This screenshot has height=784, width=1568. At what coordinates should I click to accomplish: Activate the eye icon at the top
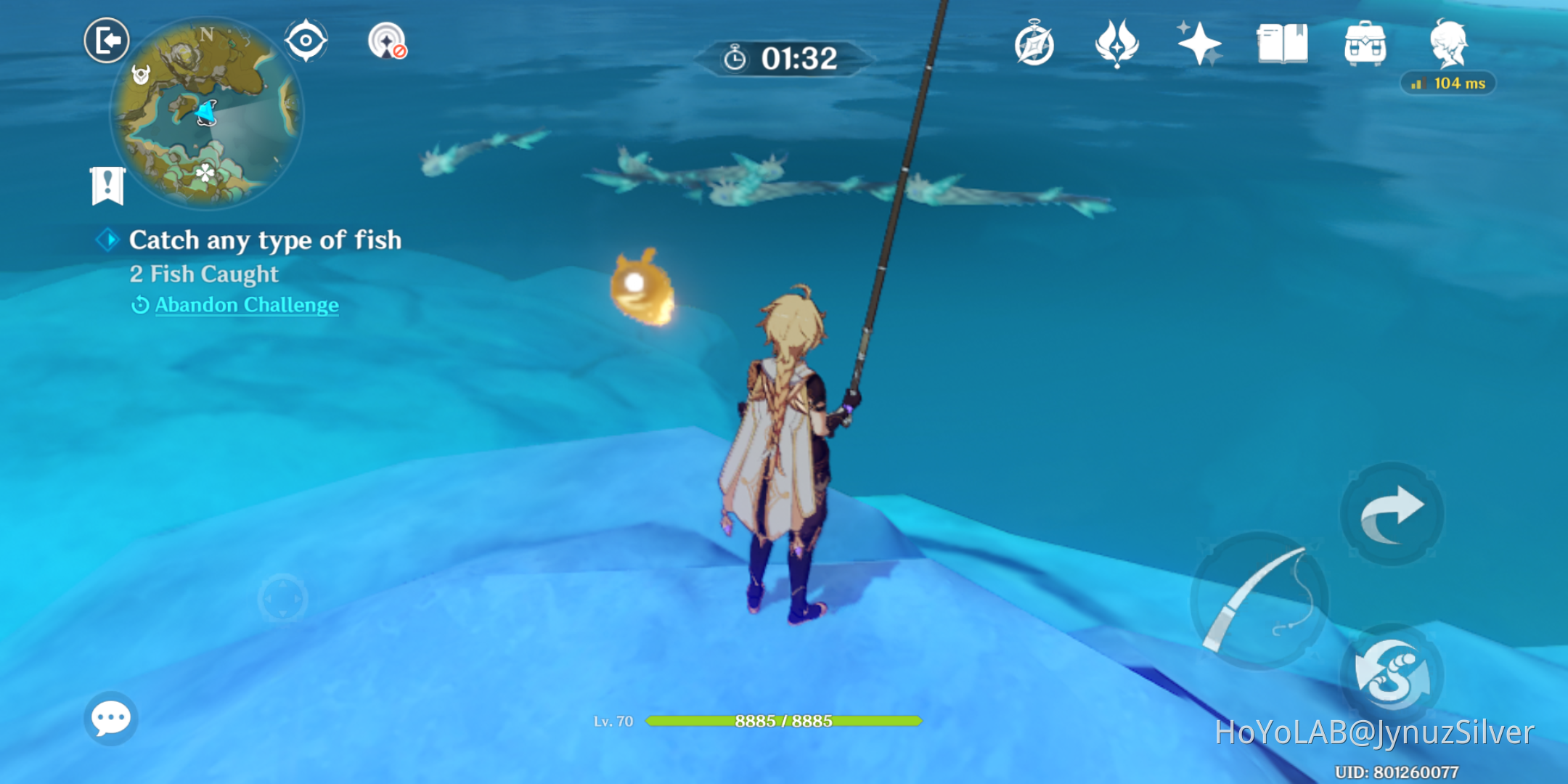click(306, 41)
